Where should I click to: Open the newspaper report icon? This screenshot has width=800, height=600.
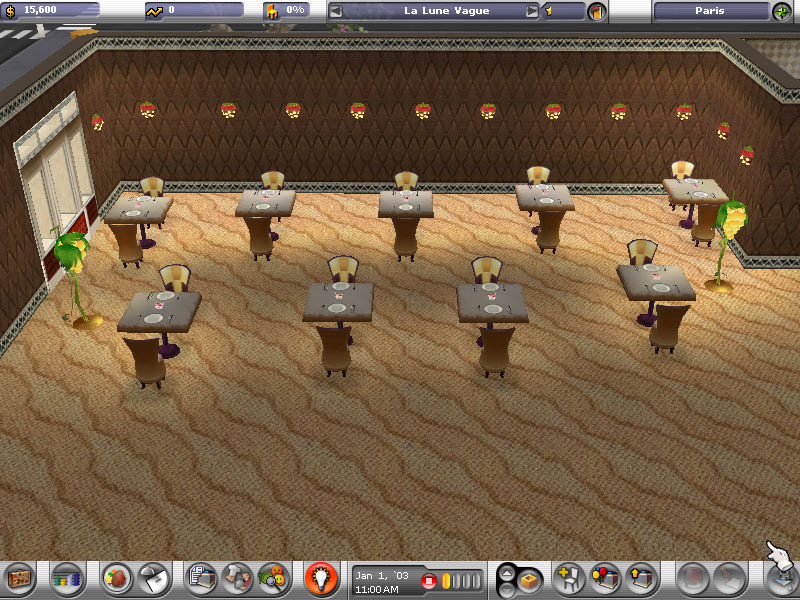click(x=202, y=577)
